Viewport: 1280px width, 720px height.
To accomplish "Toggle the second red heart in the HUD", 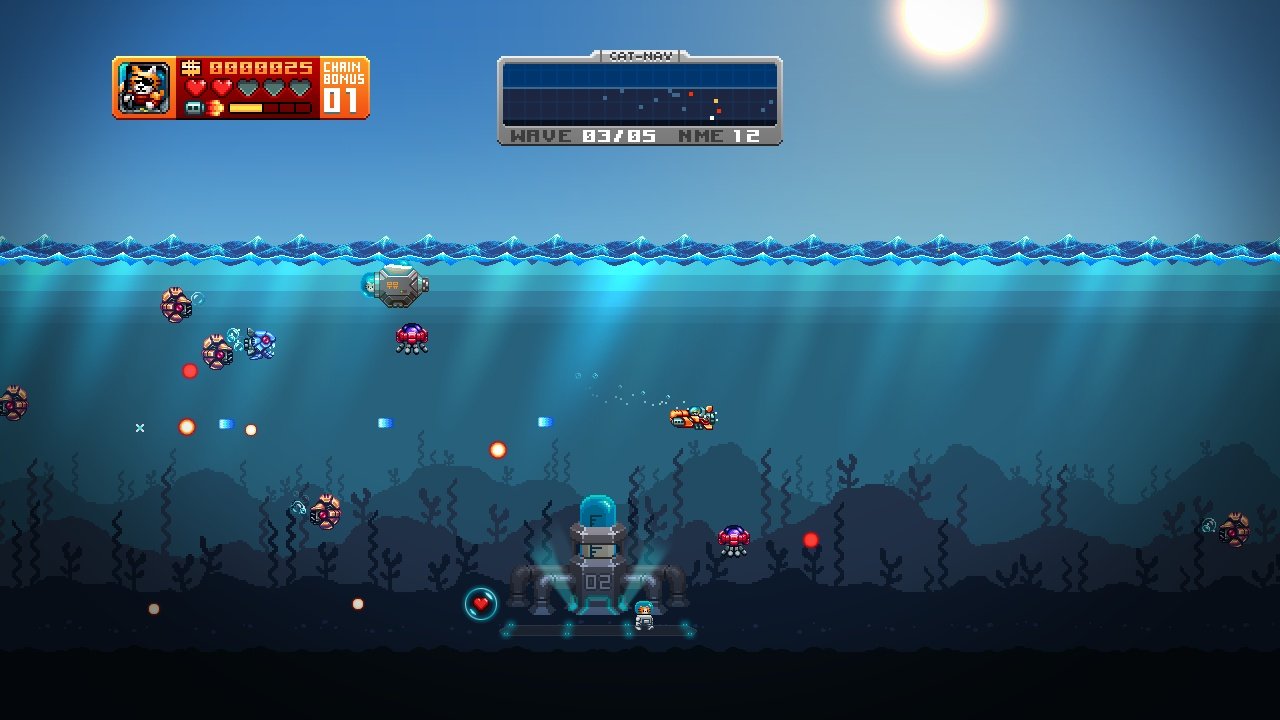I will click(x=221, y=86).
